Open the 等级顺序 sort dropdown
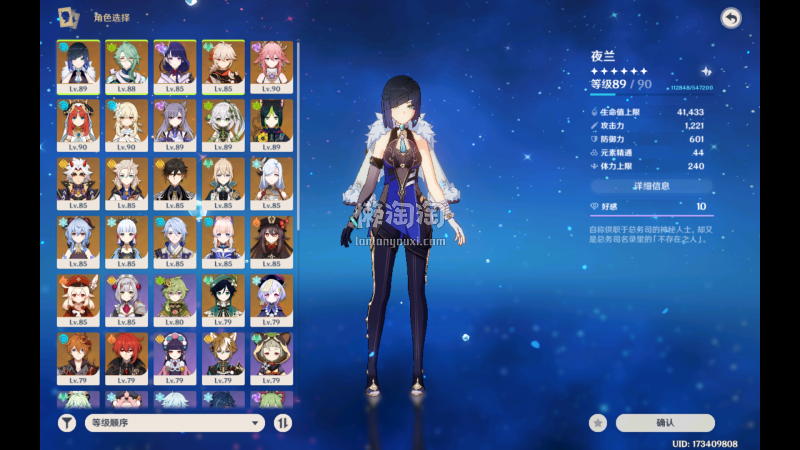This screenshot has height=450, width=800. pyautogui.click(x=174, y=423)
